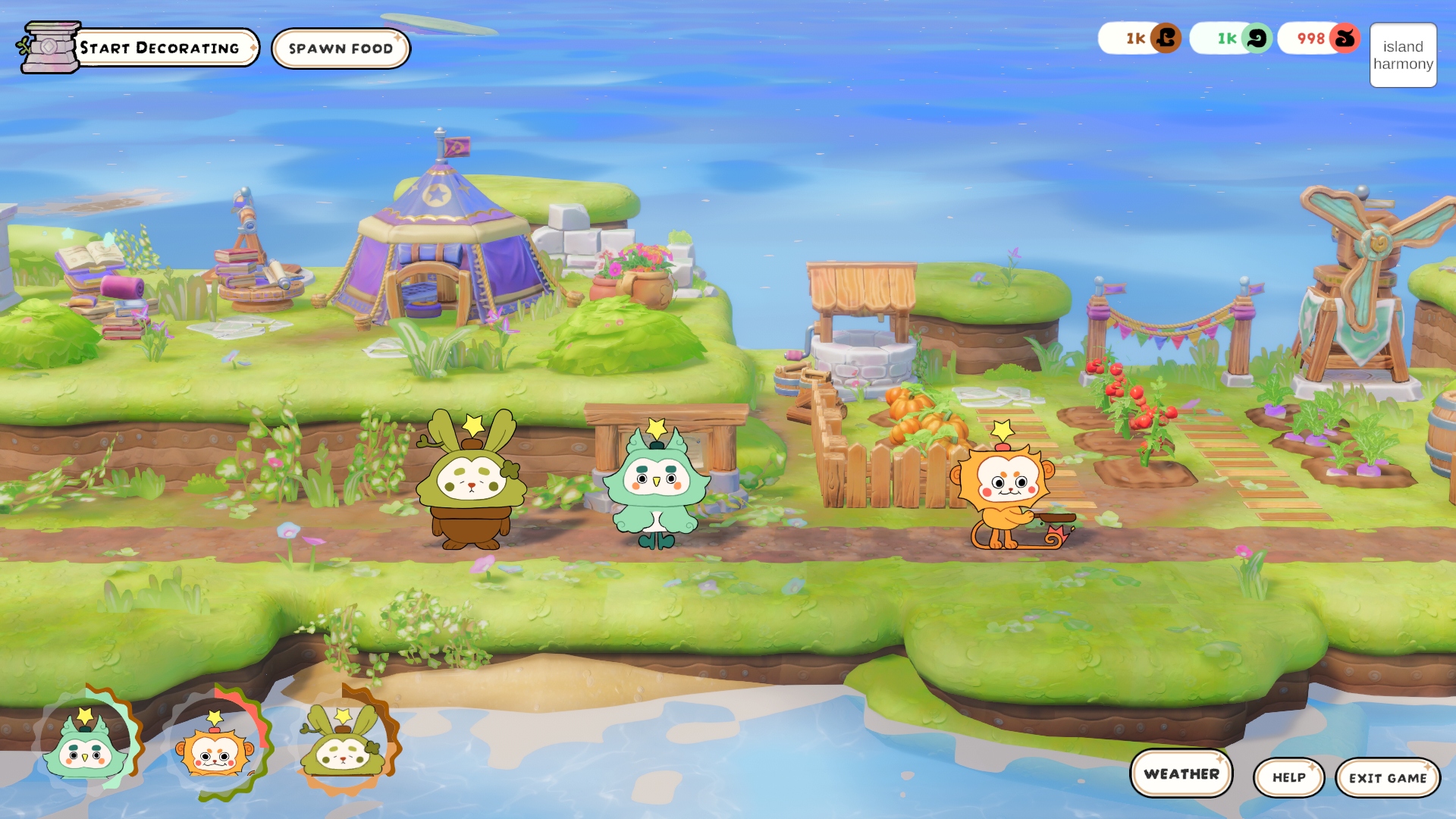Viewport: 1456px width, 819px height.
Task: Exit the game
Action: pos(1387,778)
